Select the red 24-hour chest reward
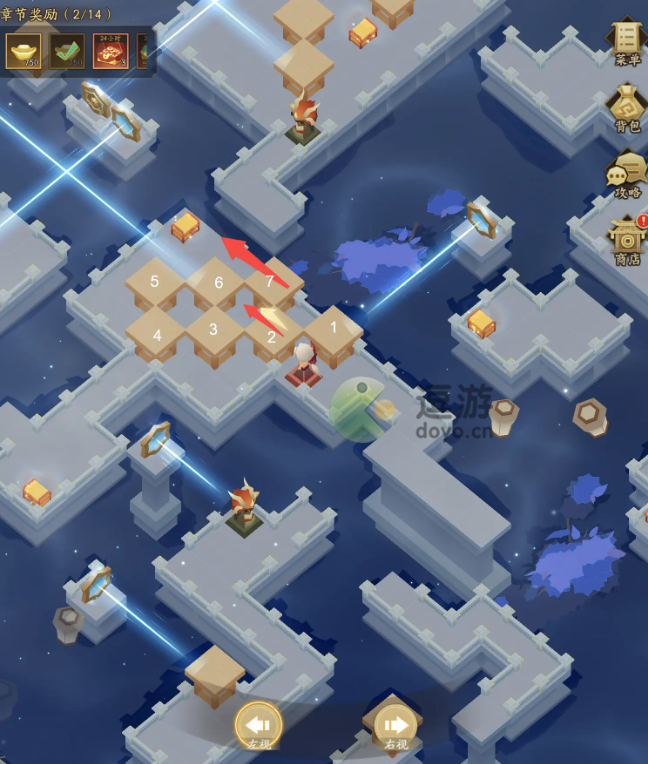This screenshot has width=648, height=764. (110, 51)
